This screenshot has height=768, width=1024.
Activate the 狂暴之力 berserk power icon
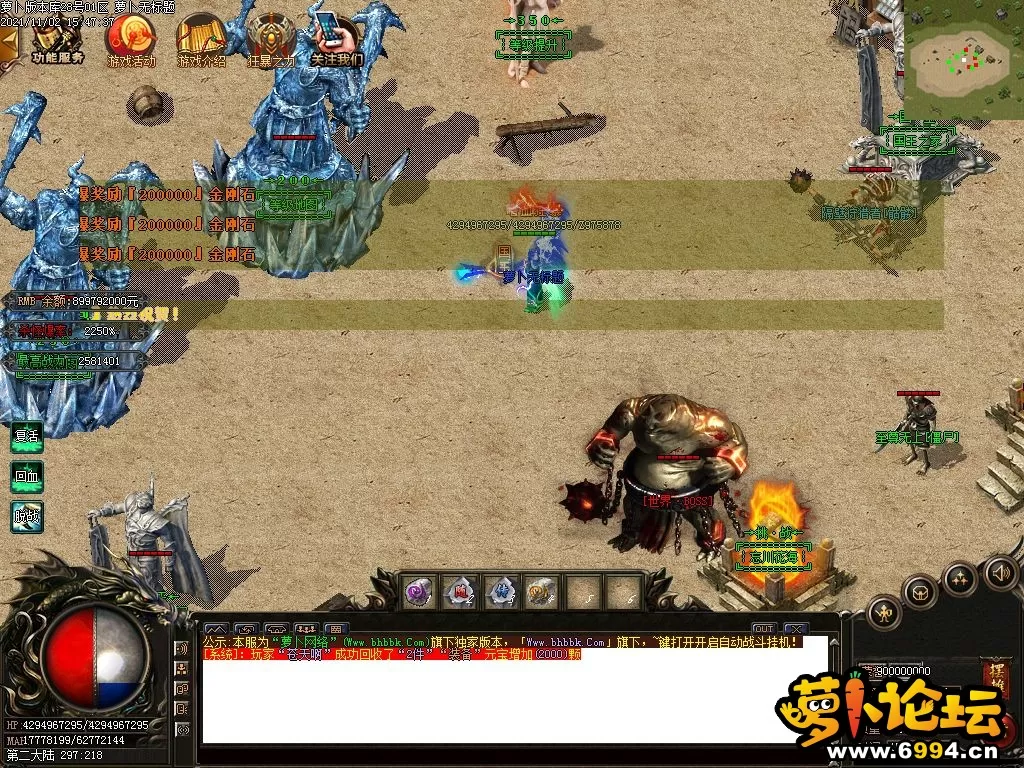(271, 39)
